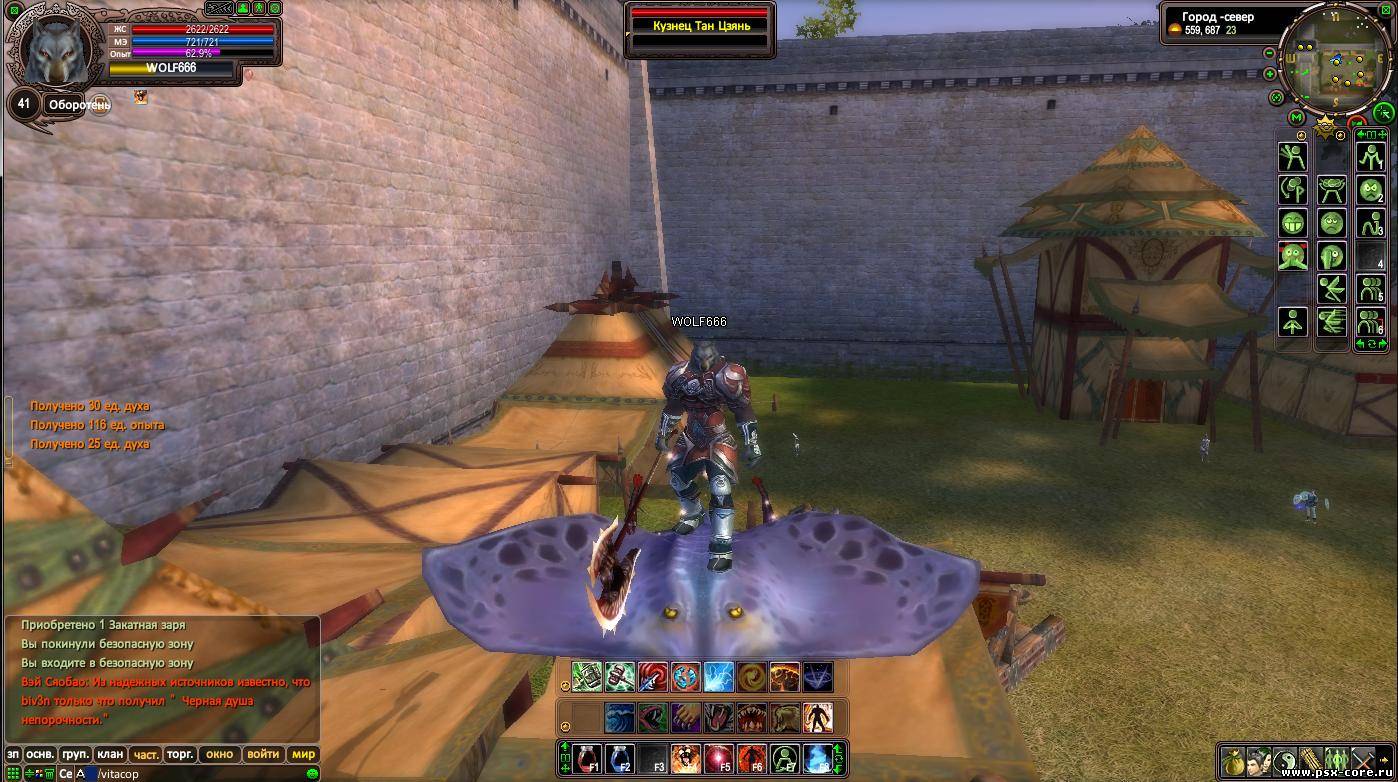Open the world map with M button
The width and height of the screenshot is (1398, 782).
(x=1297, y=118)
